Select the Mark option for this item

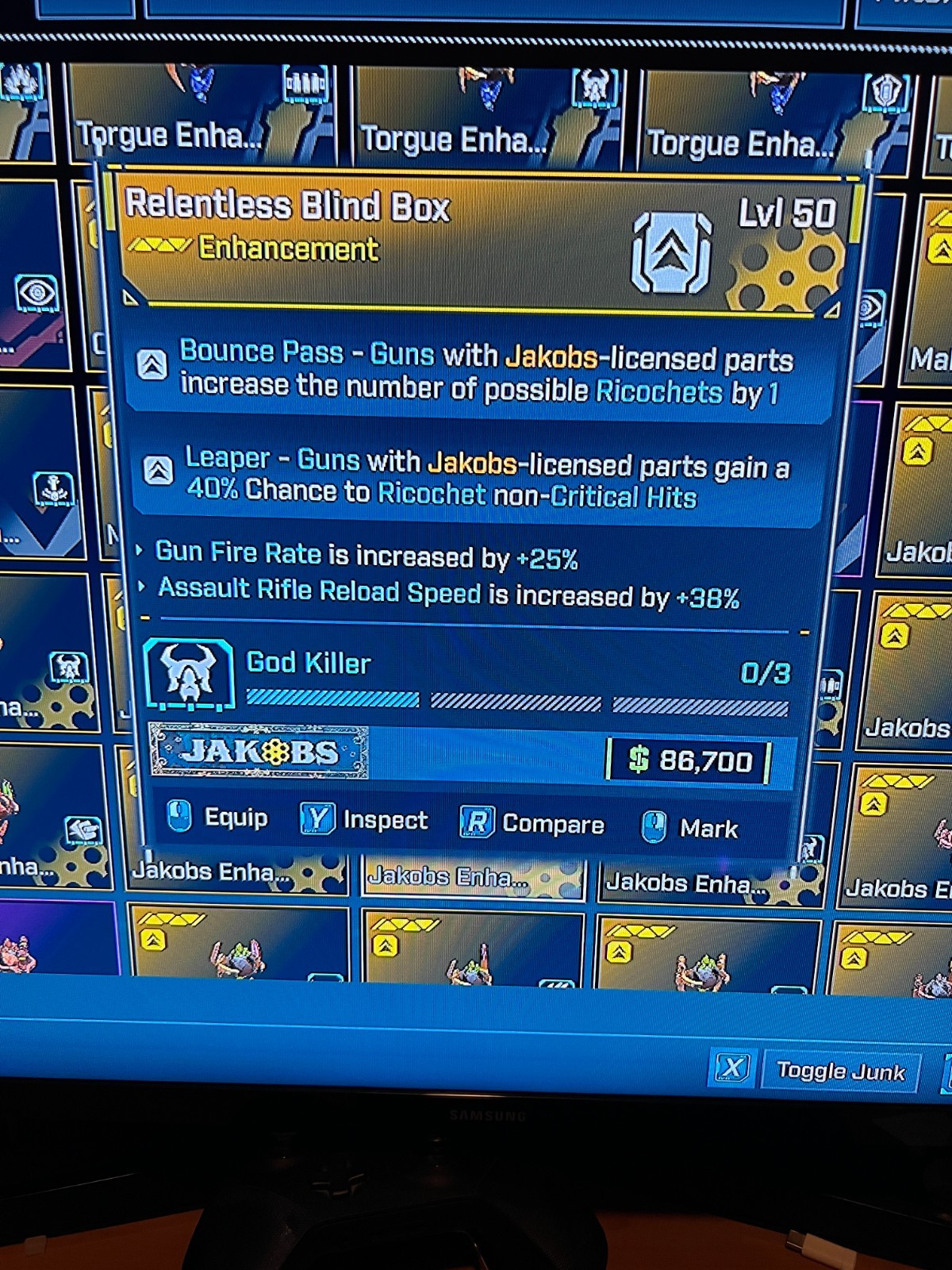tap(689, 828)
